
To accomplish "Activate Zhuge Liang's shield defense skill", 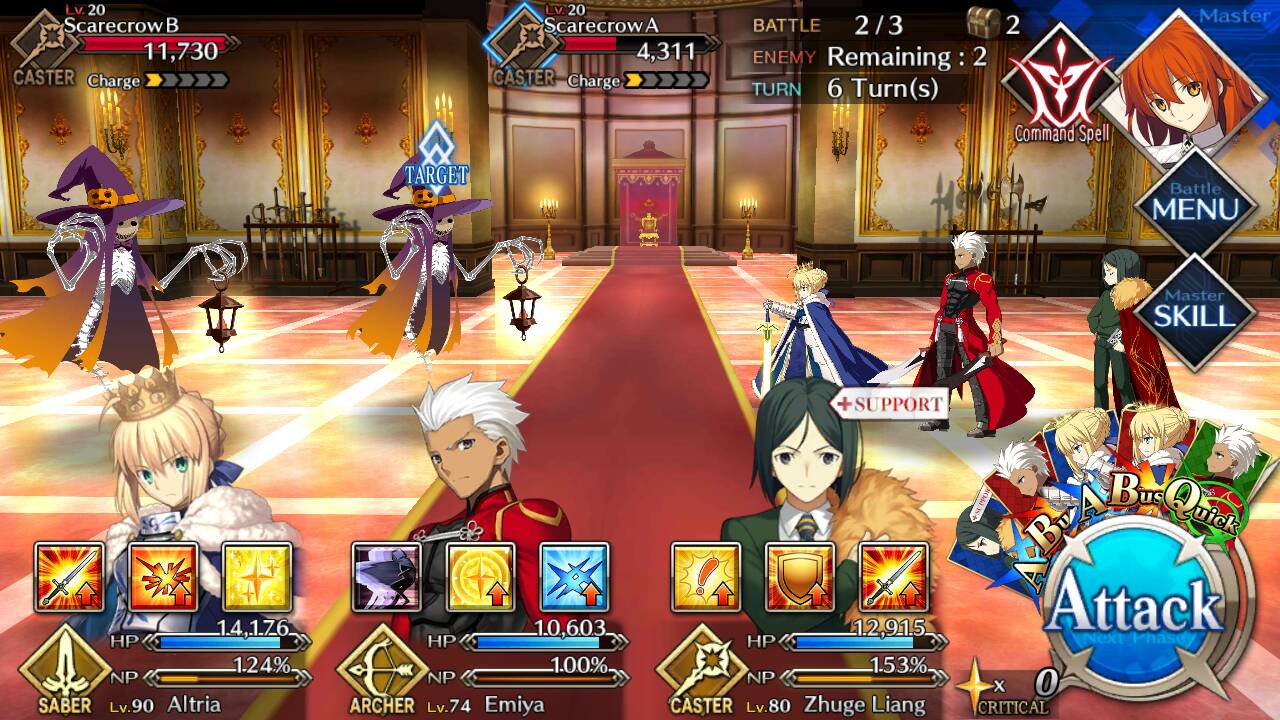I will (799, 577).
